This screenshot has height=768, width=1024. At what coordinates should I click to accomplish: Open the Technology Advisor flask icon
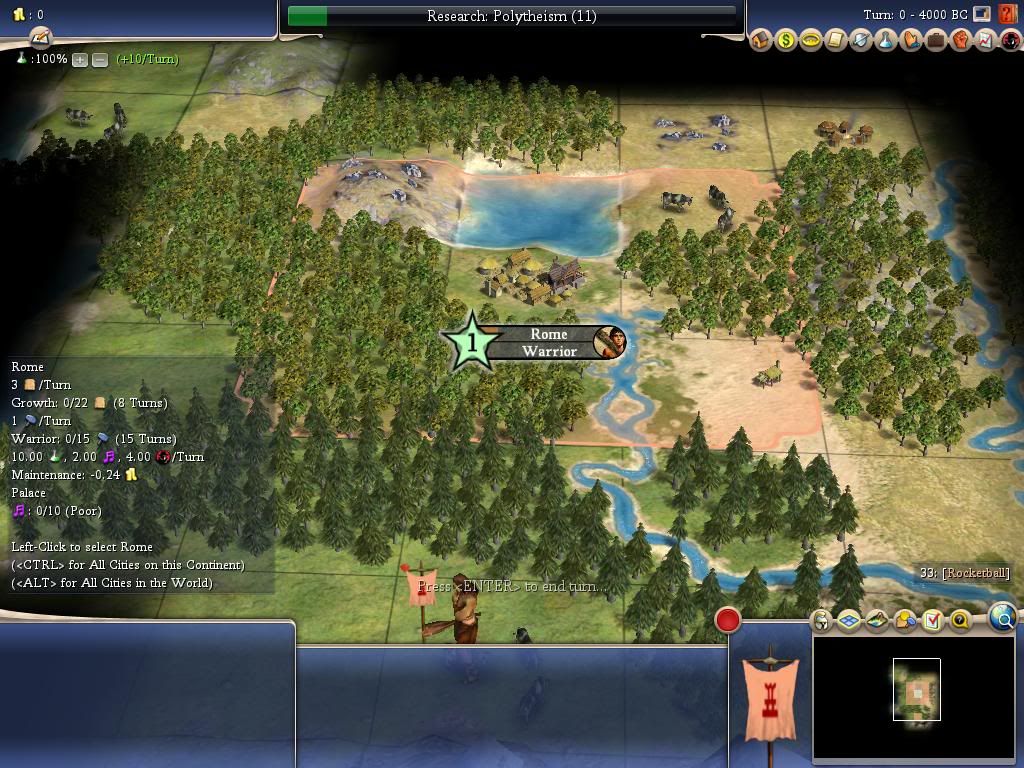[886, 41]
